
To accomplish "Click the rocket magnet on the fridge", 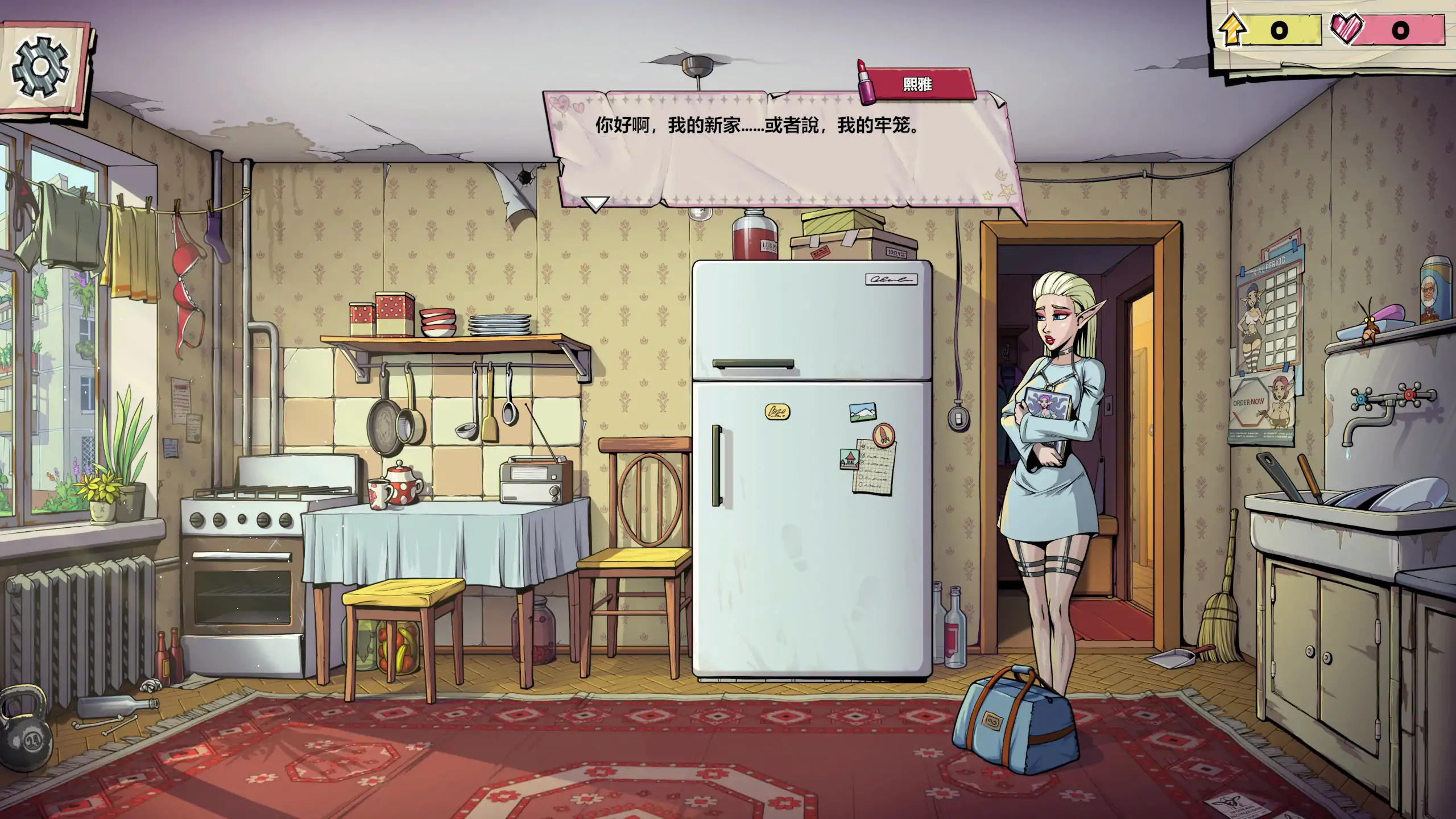I will coord(884,435).
